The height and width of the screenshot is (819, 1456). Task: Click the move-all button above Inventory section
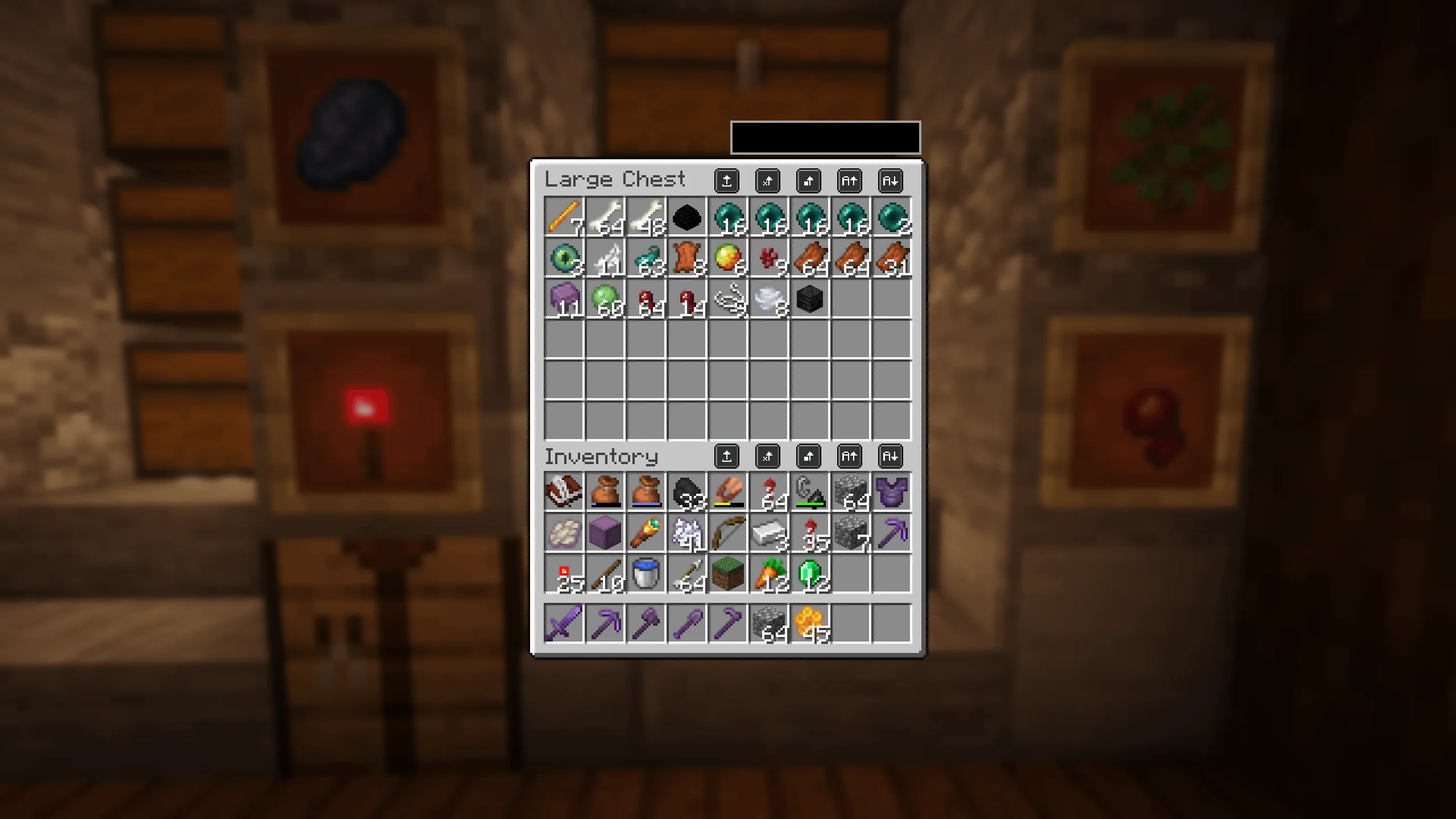click(727, 456)
